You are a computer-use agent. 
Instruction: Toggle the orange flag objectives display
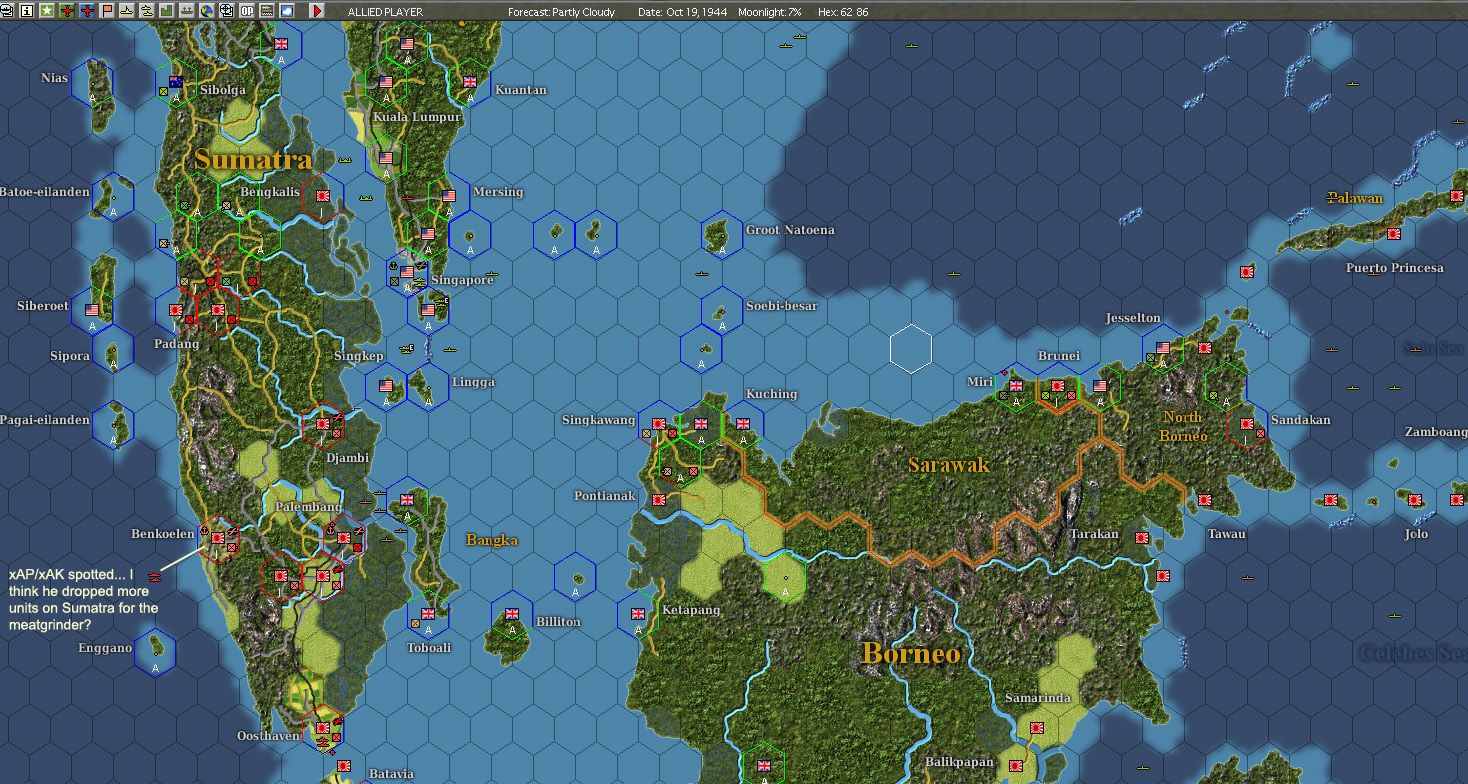tap(106, 9)
